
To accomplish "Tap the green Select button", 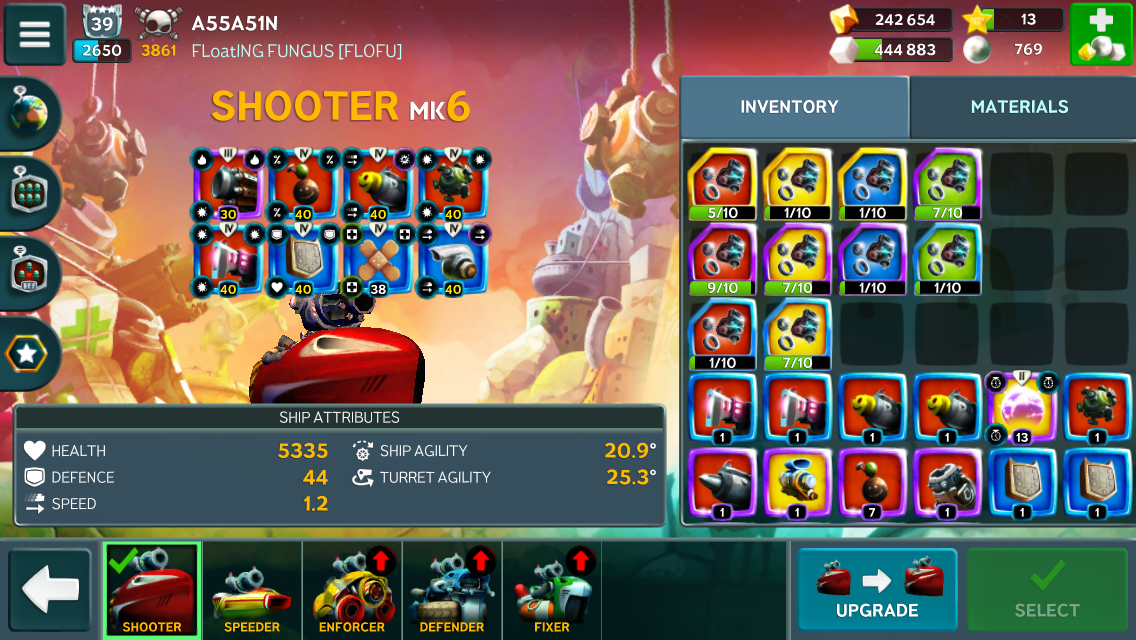I will [x=1047, y=590].
